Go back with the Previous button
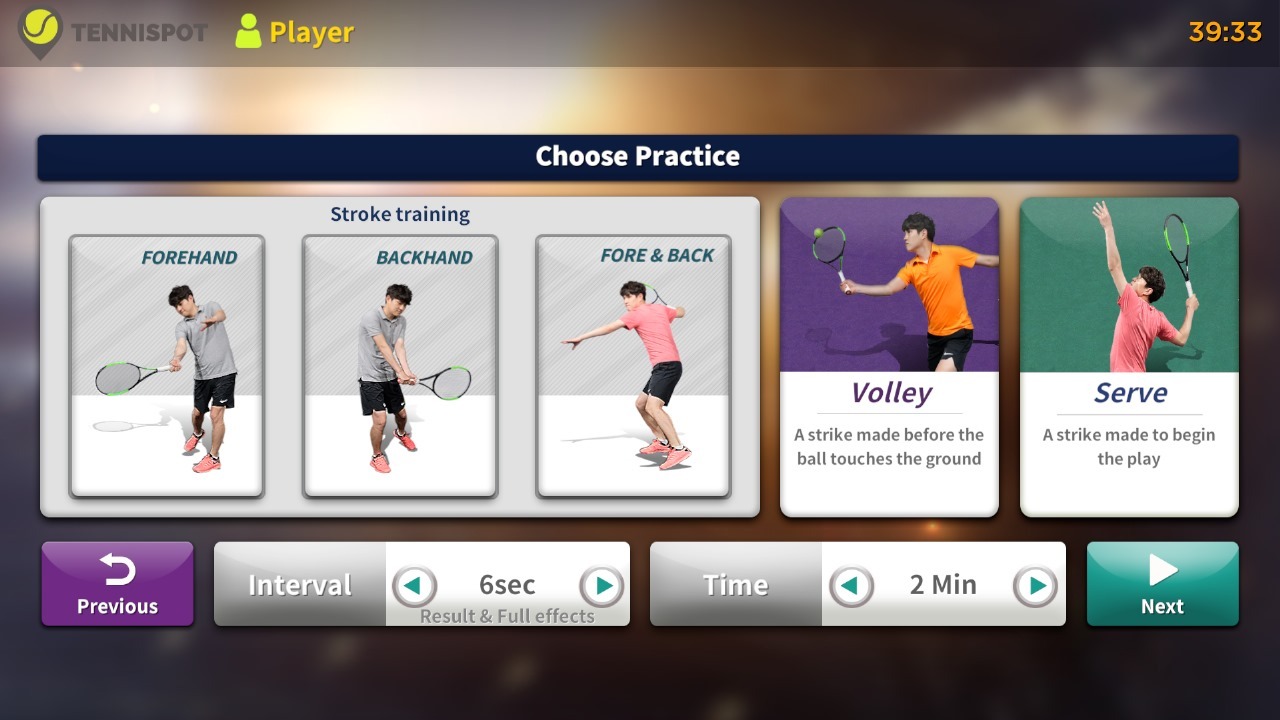 (x=117, y=584)
